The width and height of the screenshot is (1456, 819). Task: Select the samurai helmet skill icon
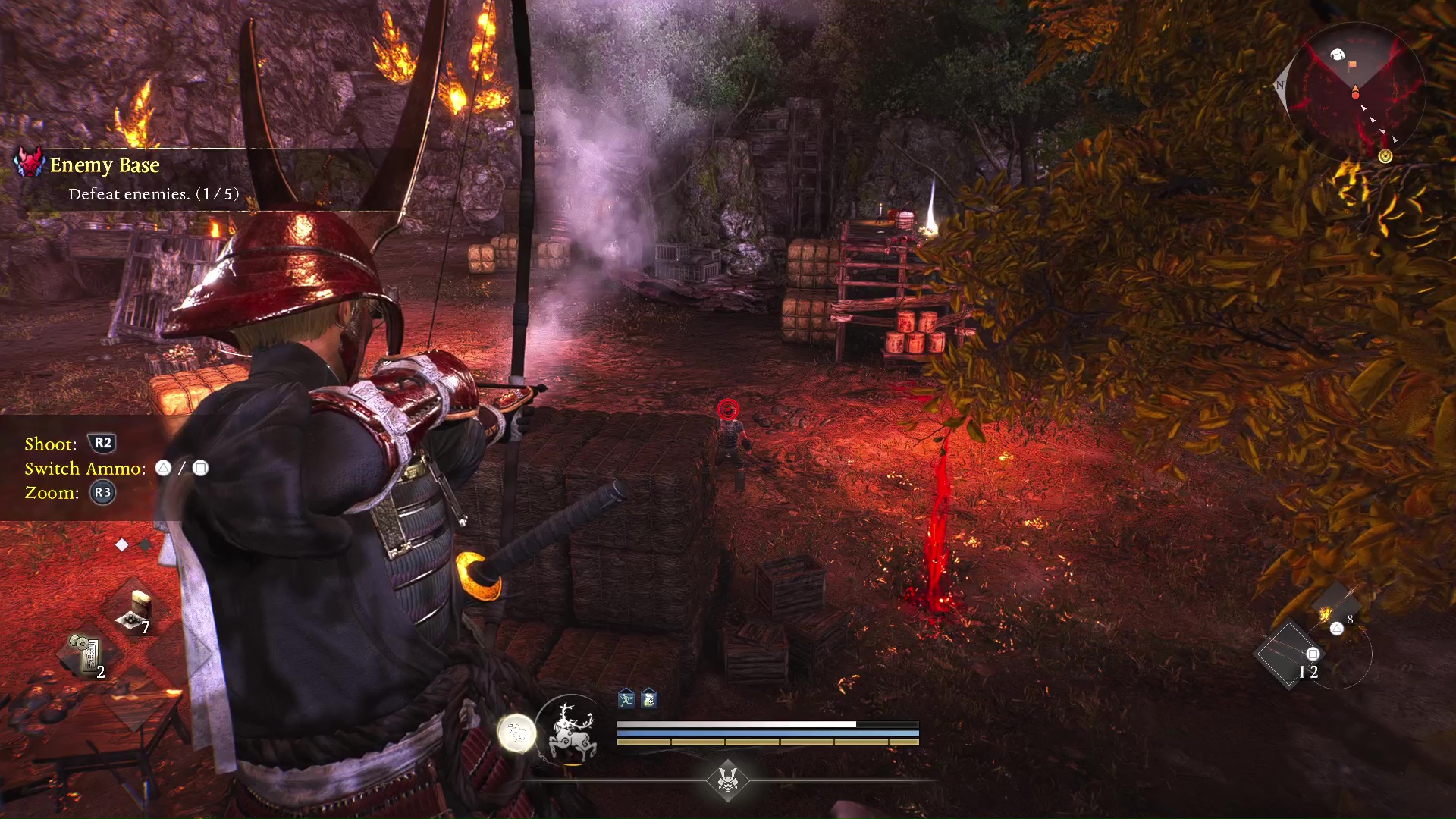pos(729,780)
